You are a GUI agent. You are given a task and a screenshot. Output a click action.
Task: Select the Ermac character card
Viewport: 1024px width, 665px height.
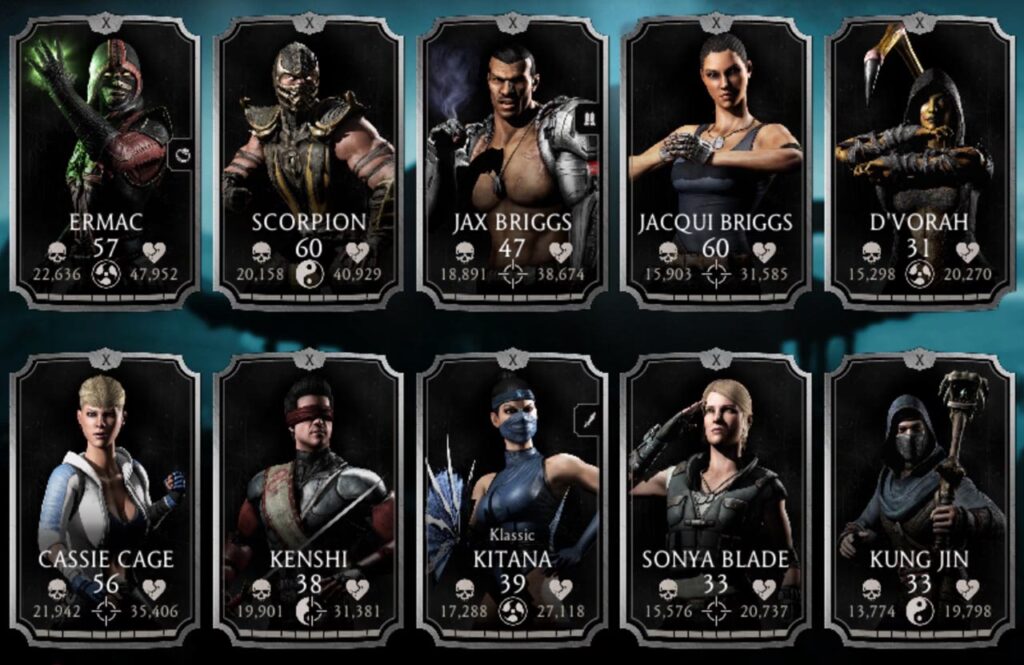(105, 160)
